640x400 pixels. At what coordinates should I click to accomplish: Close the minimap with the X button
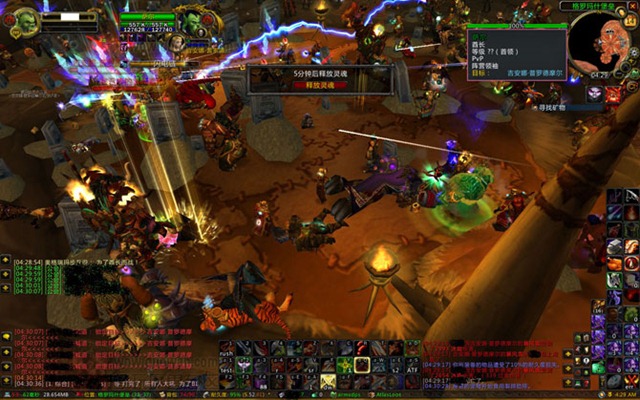pyautogui.click(x=630, y=8)
